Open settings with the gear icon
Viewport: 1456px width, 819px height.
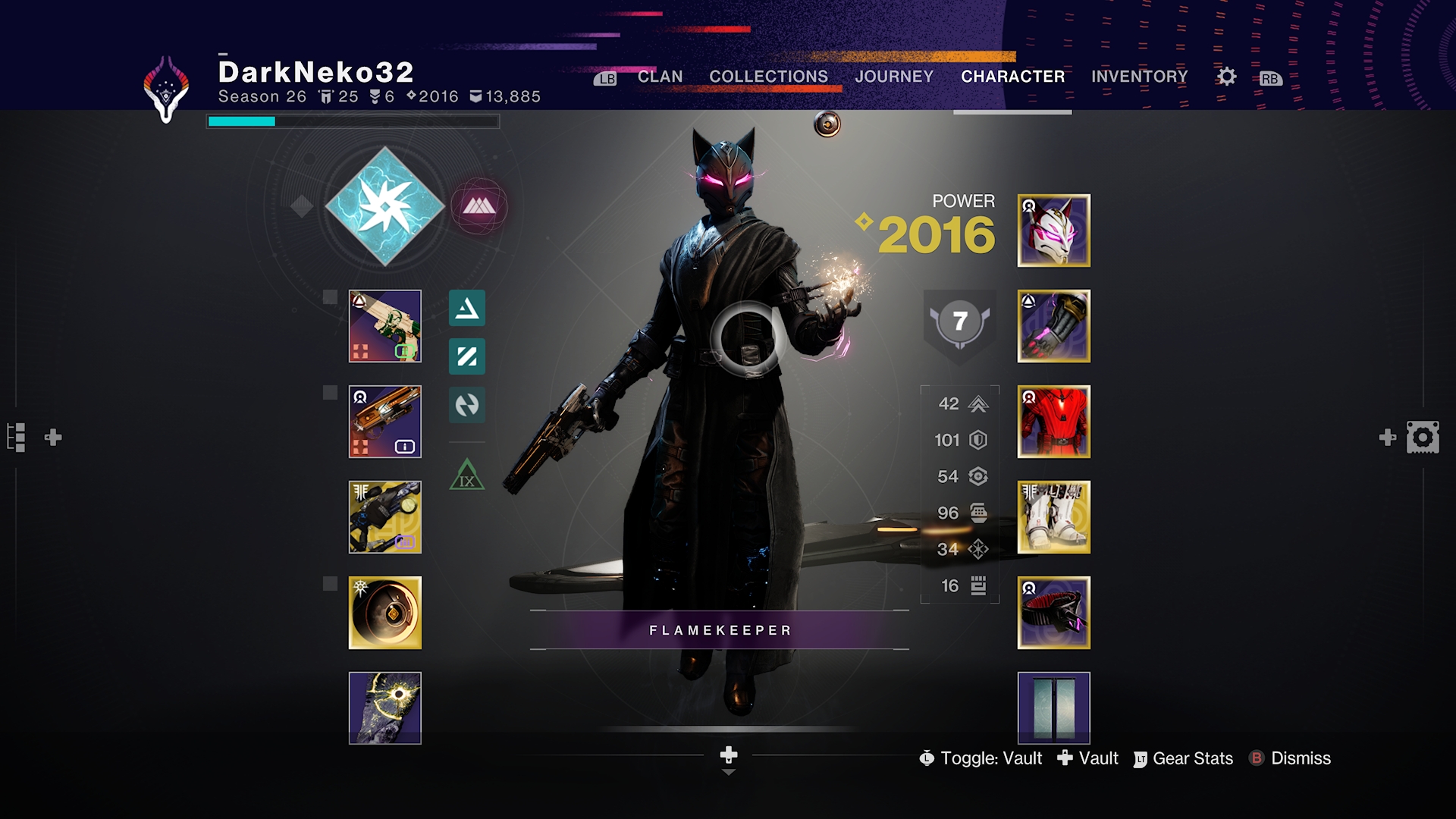coord(1226,77)
